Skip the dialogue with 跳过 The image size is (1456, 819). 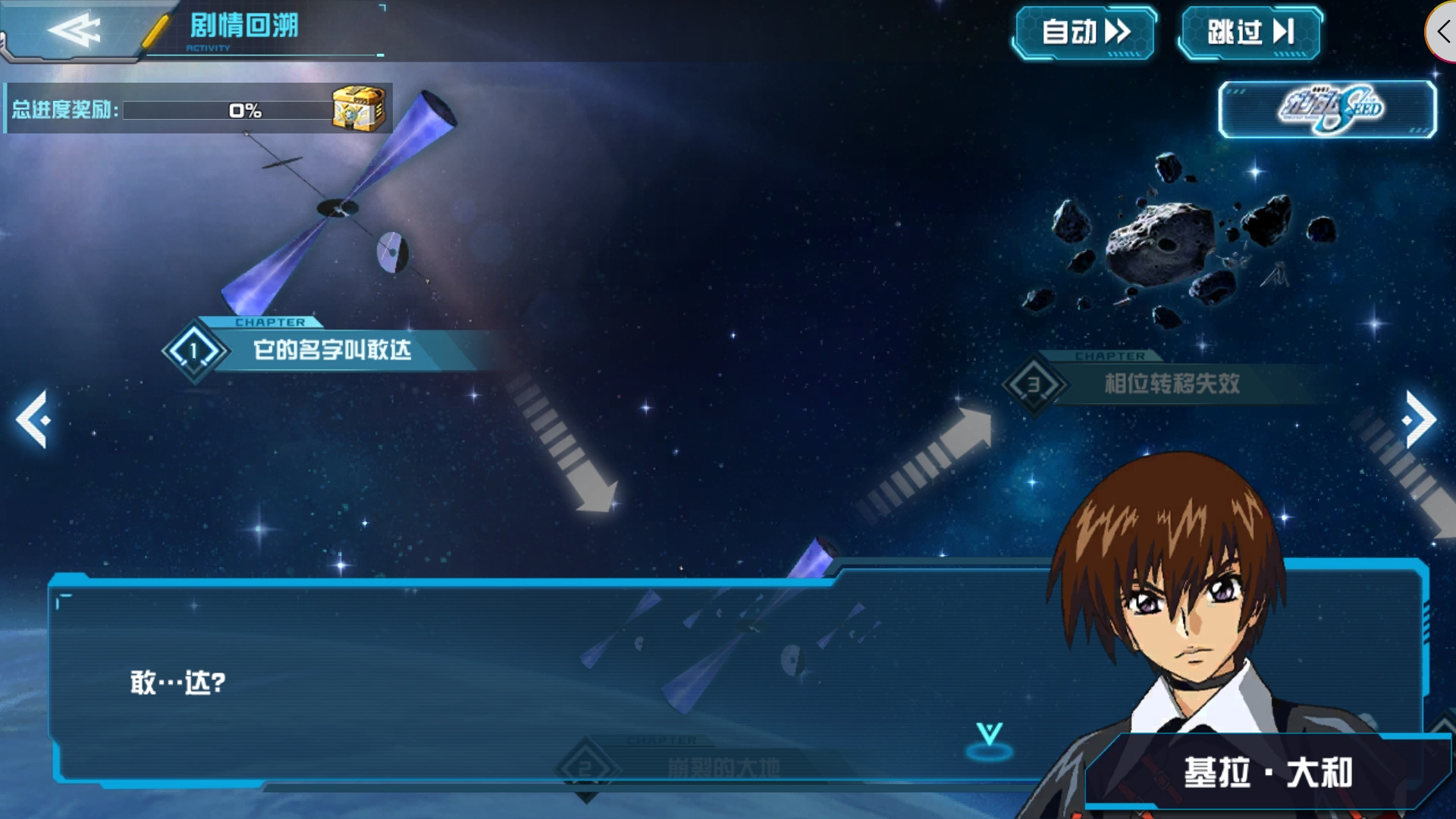pos(1250,33)
